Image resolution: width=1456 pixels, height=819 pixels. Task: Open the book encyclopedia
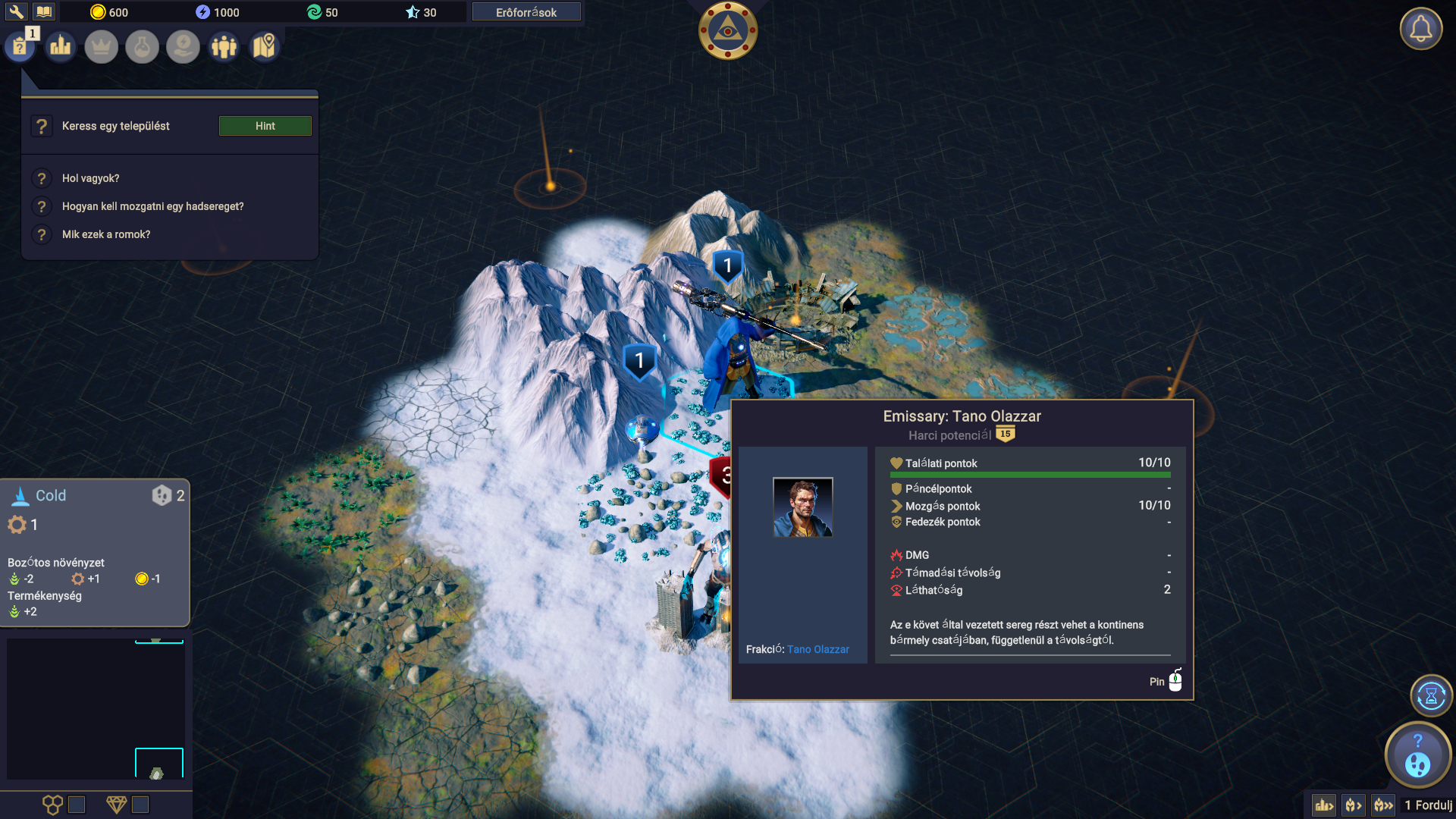[x=44, y=12]
